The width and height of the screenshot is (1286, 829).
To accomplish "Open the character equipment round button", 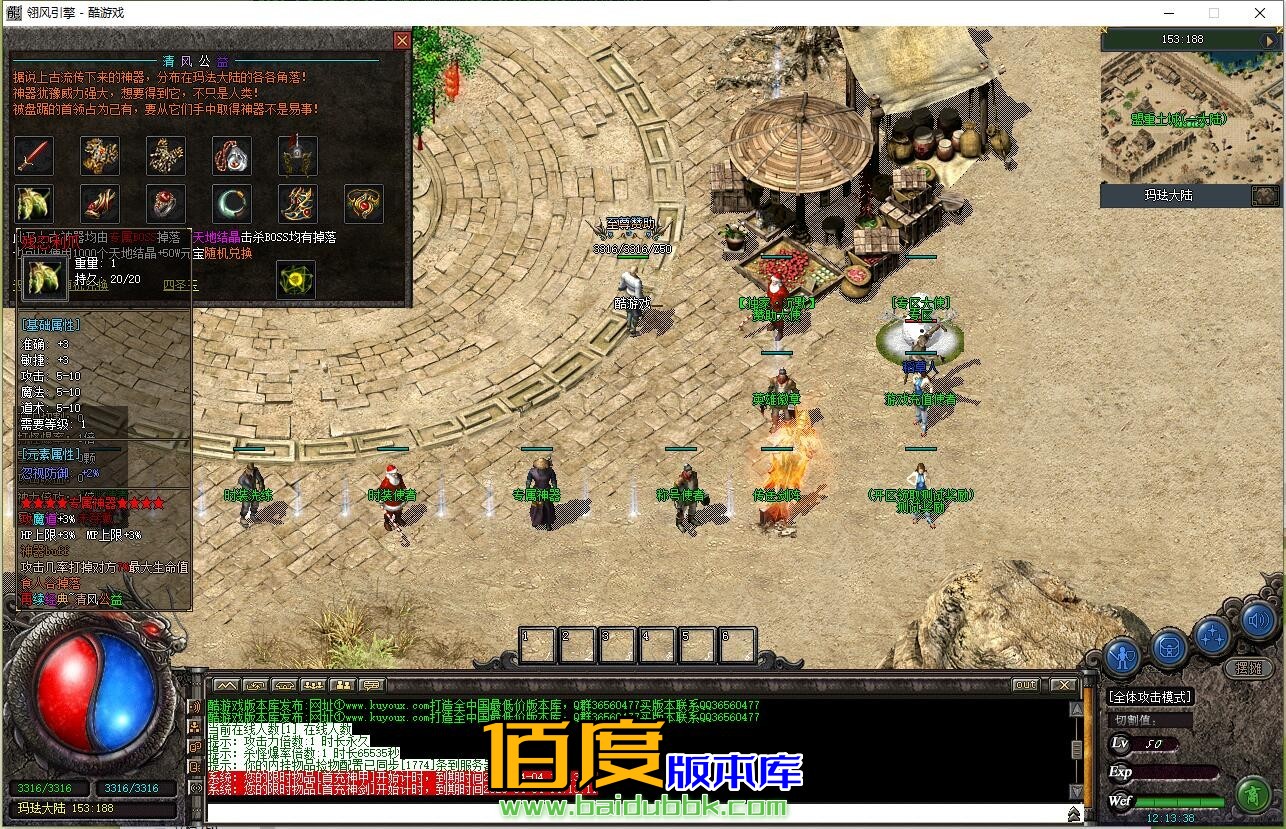I will coord(1124,656).
